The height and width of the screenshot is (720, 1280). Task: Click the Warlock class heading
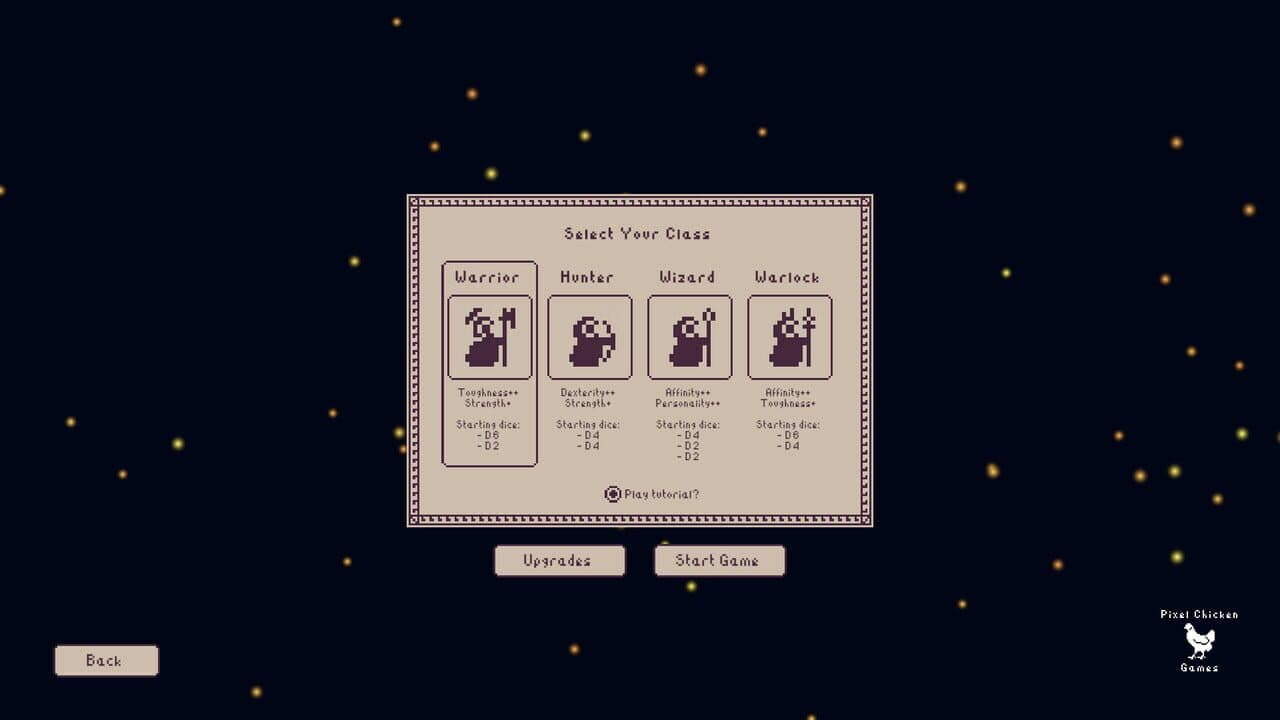click(789, 277)
